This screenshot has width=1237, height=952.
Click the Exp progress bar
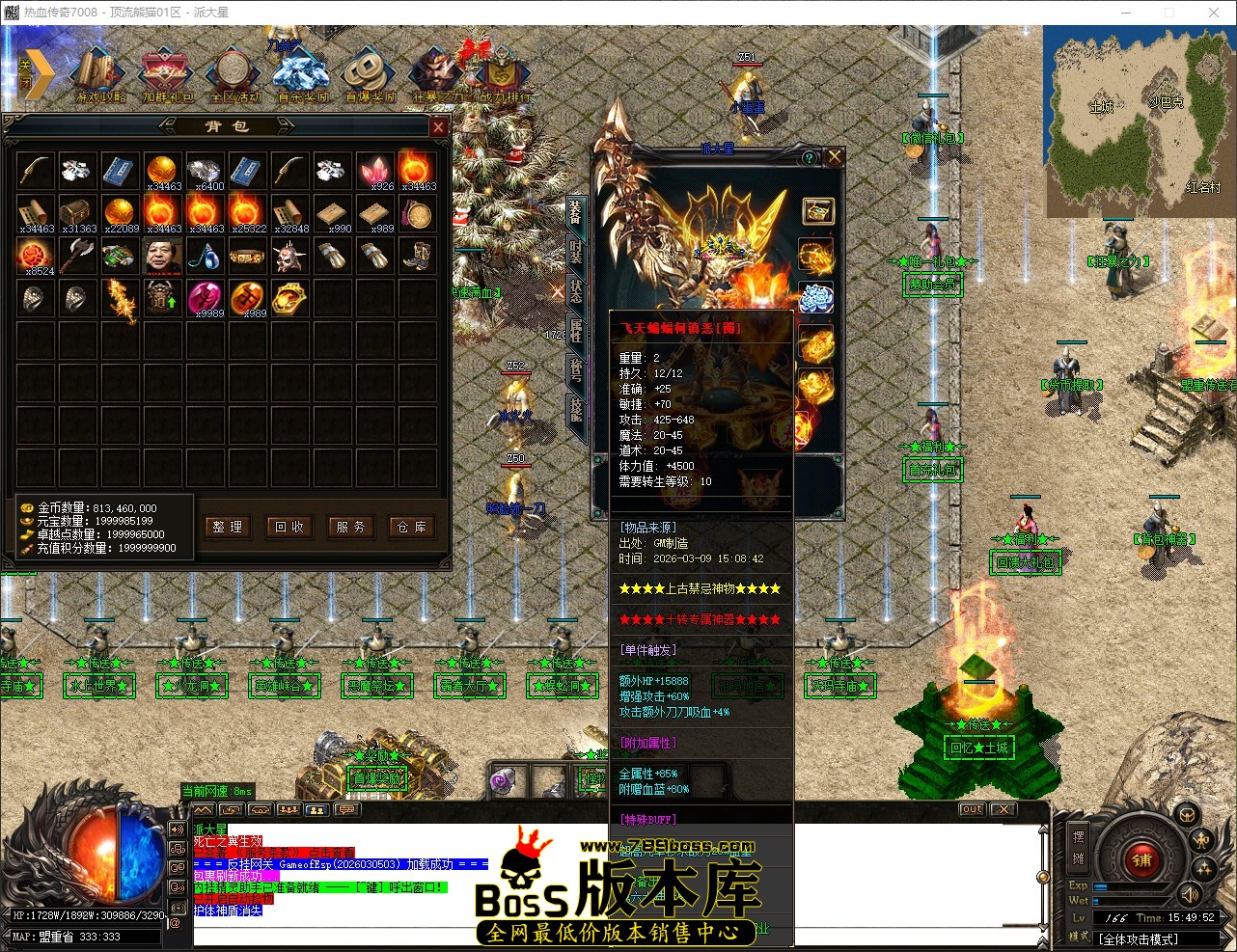click(1131, 885)
